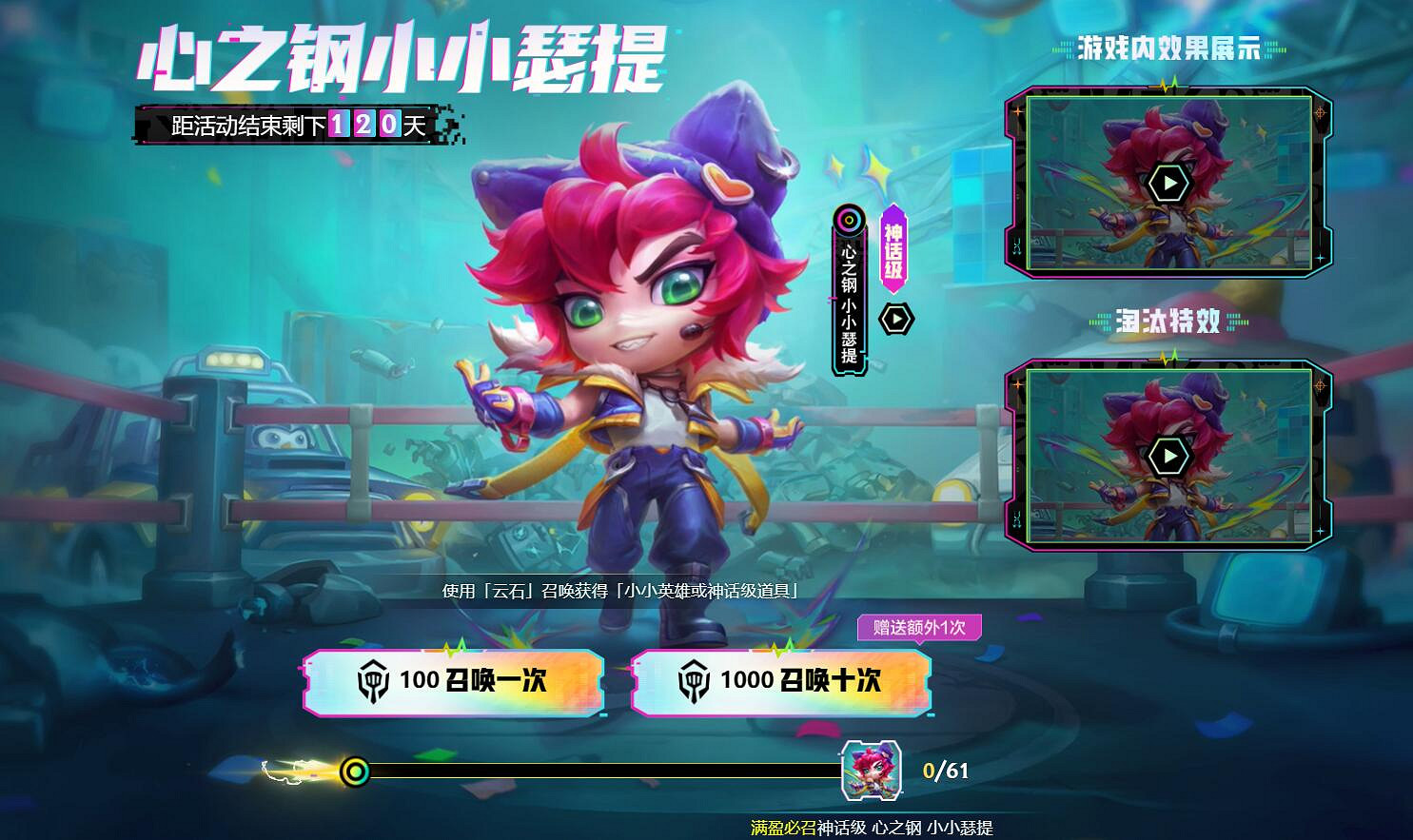Viewport: 1413px width, 840px height.
Task: Click the 赠送额外1次 bonus tag
Action: coord(918,628)
